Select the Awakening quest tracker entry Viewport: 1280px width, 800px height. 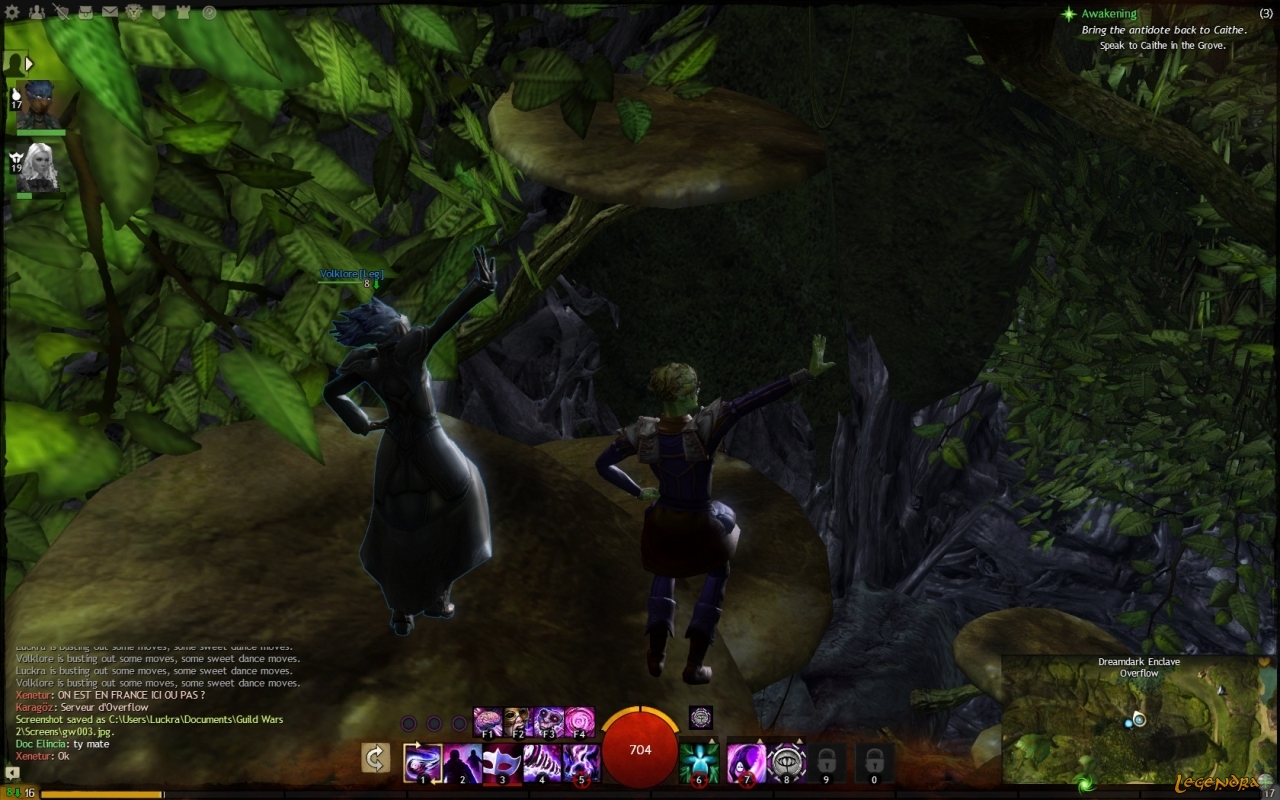1108,14
